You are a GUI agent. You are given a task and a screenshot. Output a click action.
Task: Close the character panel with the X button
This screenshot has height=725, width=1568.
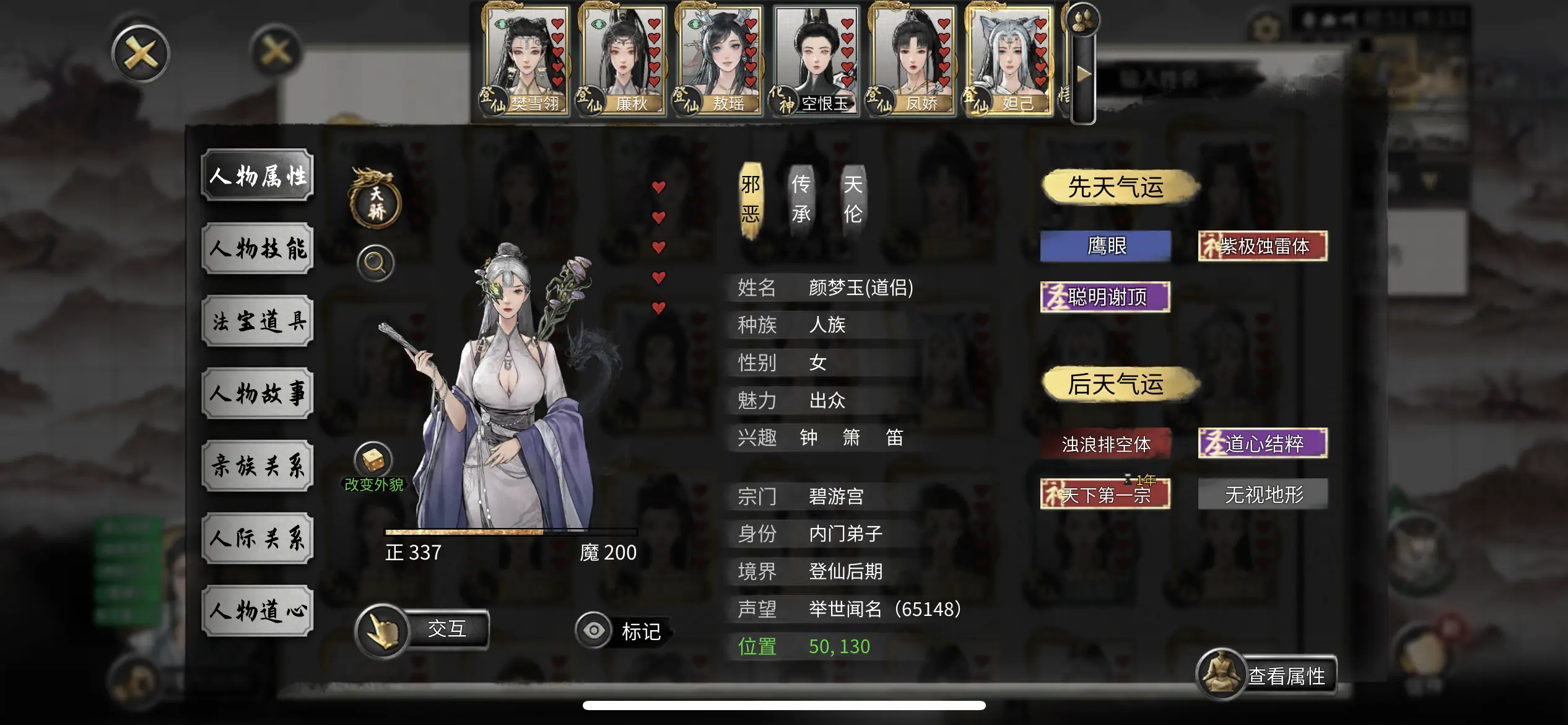point(141,54)
